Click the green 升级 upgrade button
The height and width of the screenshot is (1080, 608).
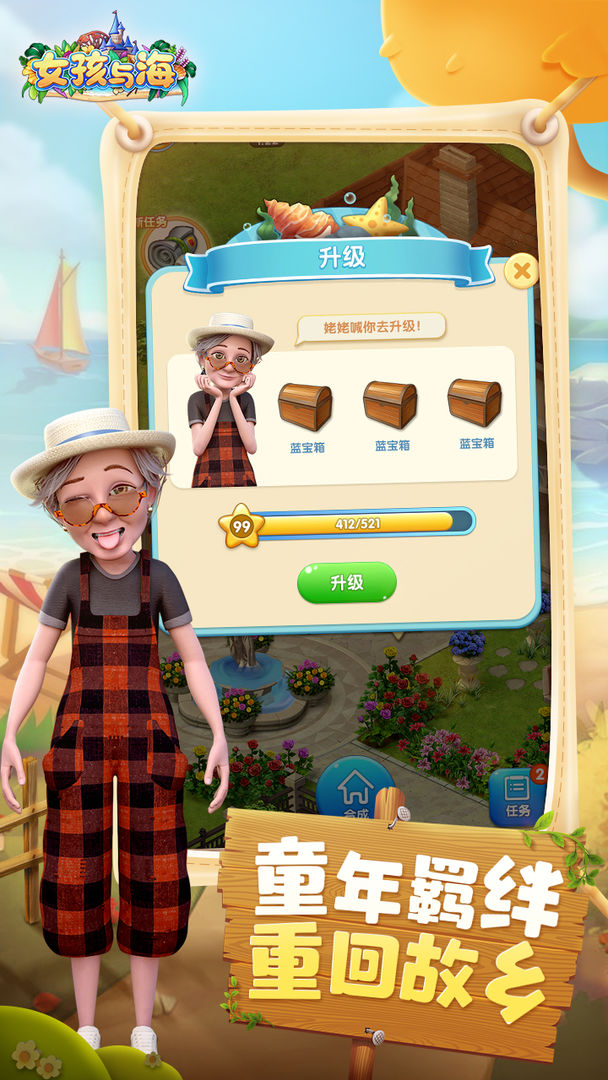click(x=346, y=582)
